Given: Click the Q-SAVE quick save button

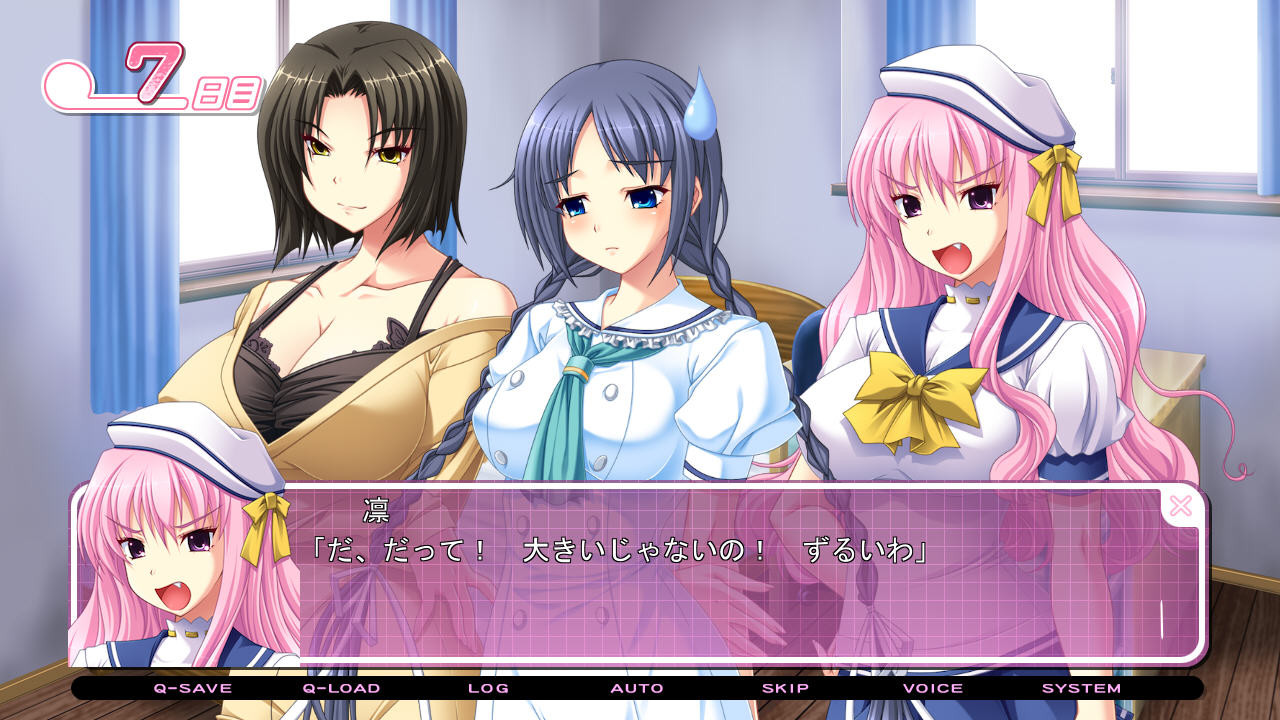Looking at the screenshot, I should [x=192, y=688].
